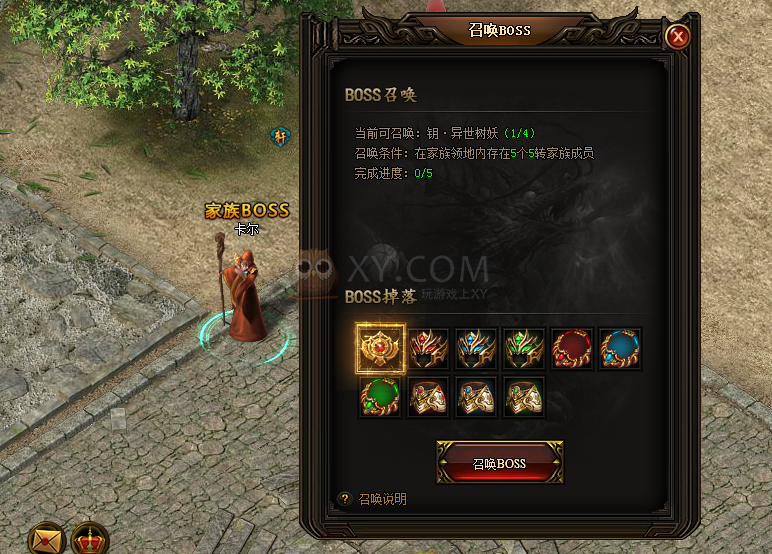Select the red-gem silver ring drop

point(428,396)
